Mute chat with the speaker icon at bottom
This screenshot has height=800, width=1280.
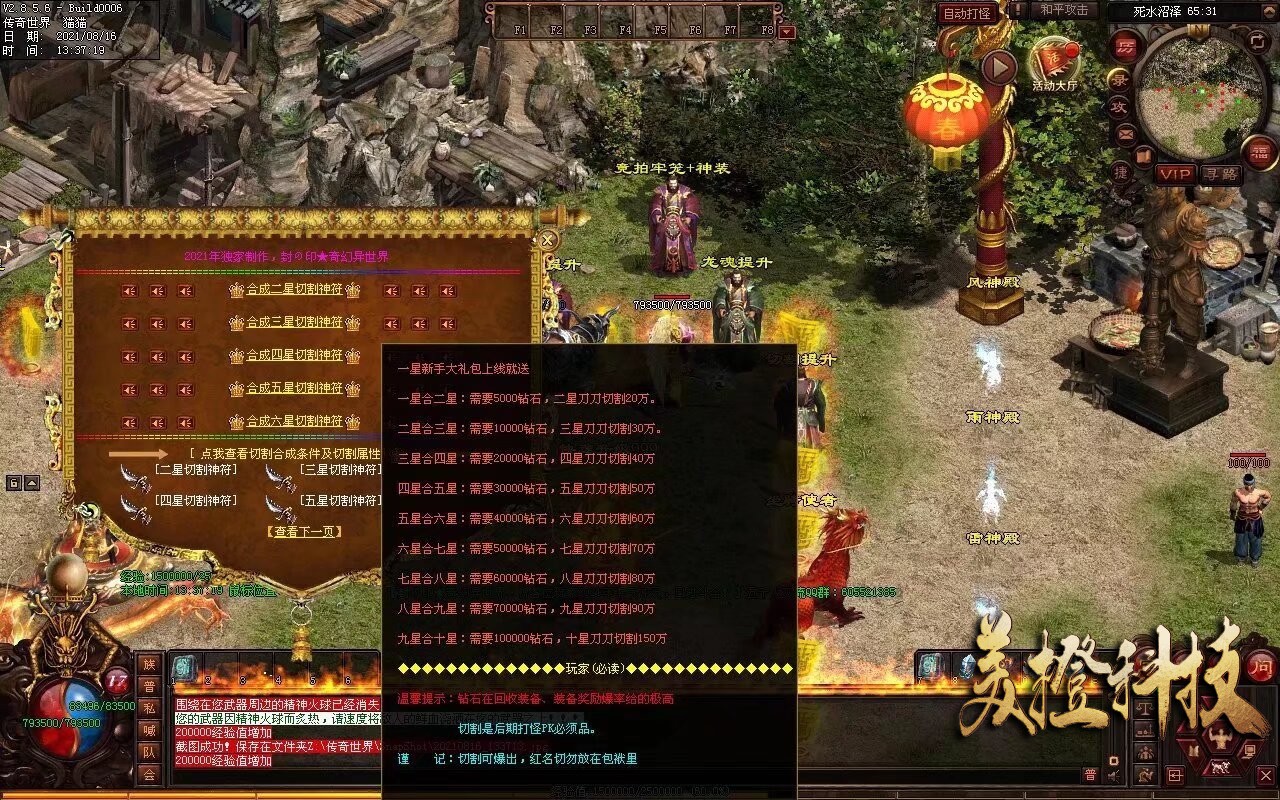click(1111, 775)
